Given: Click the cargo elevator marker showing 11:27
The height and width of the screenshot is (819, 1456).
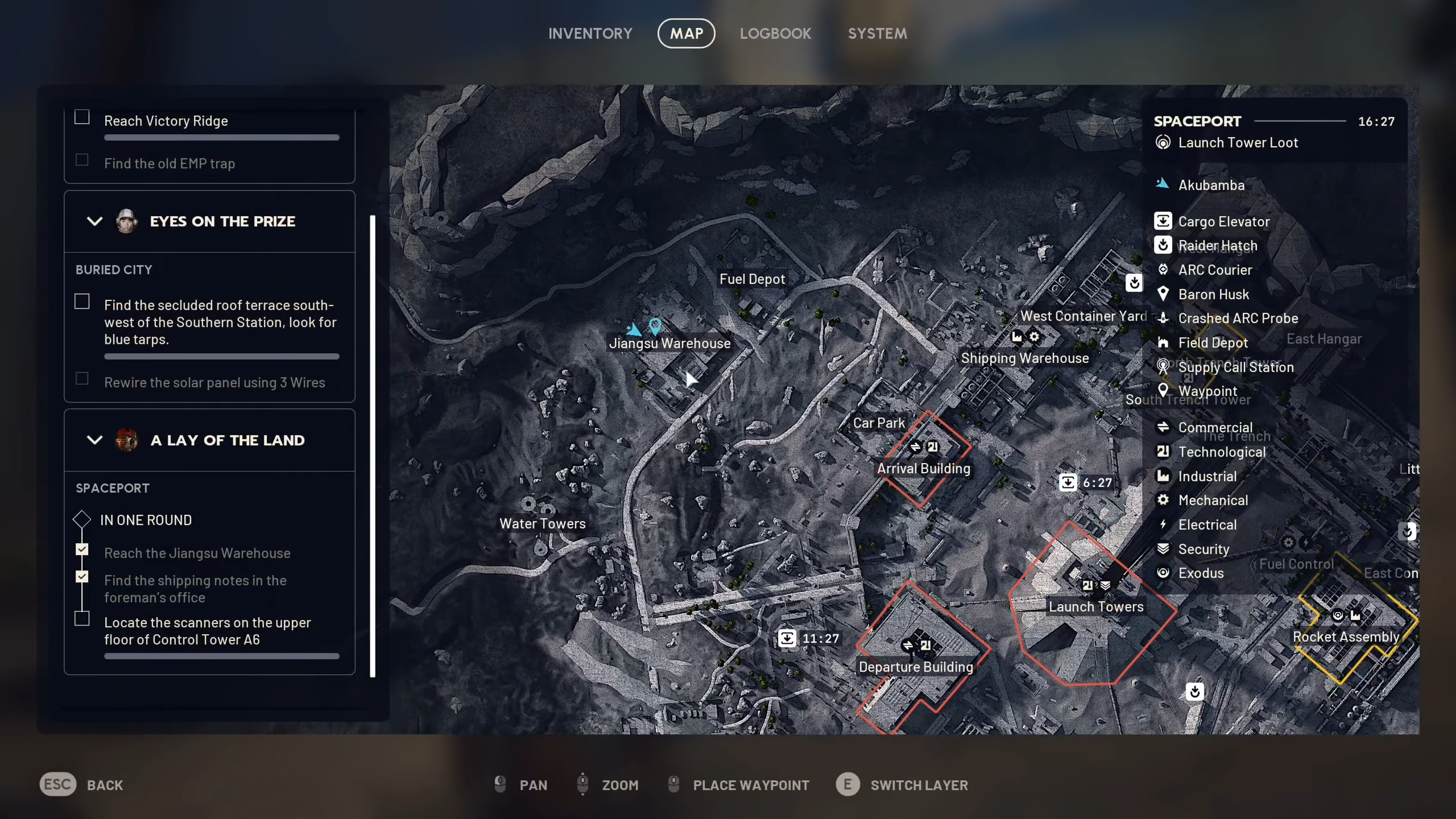Looking at the screenshot, I should tap(787, 638).
